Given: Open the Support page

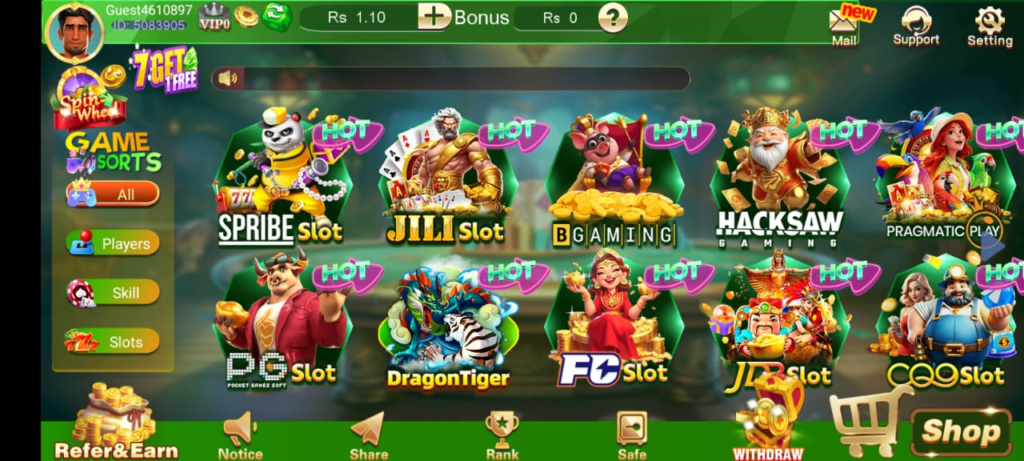Looking at the screenshot, I should 916,26.
